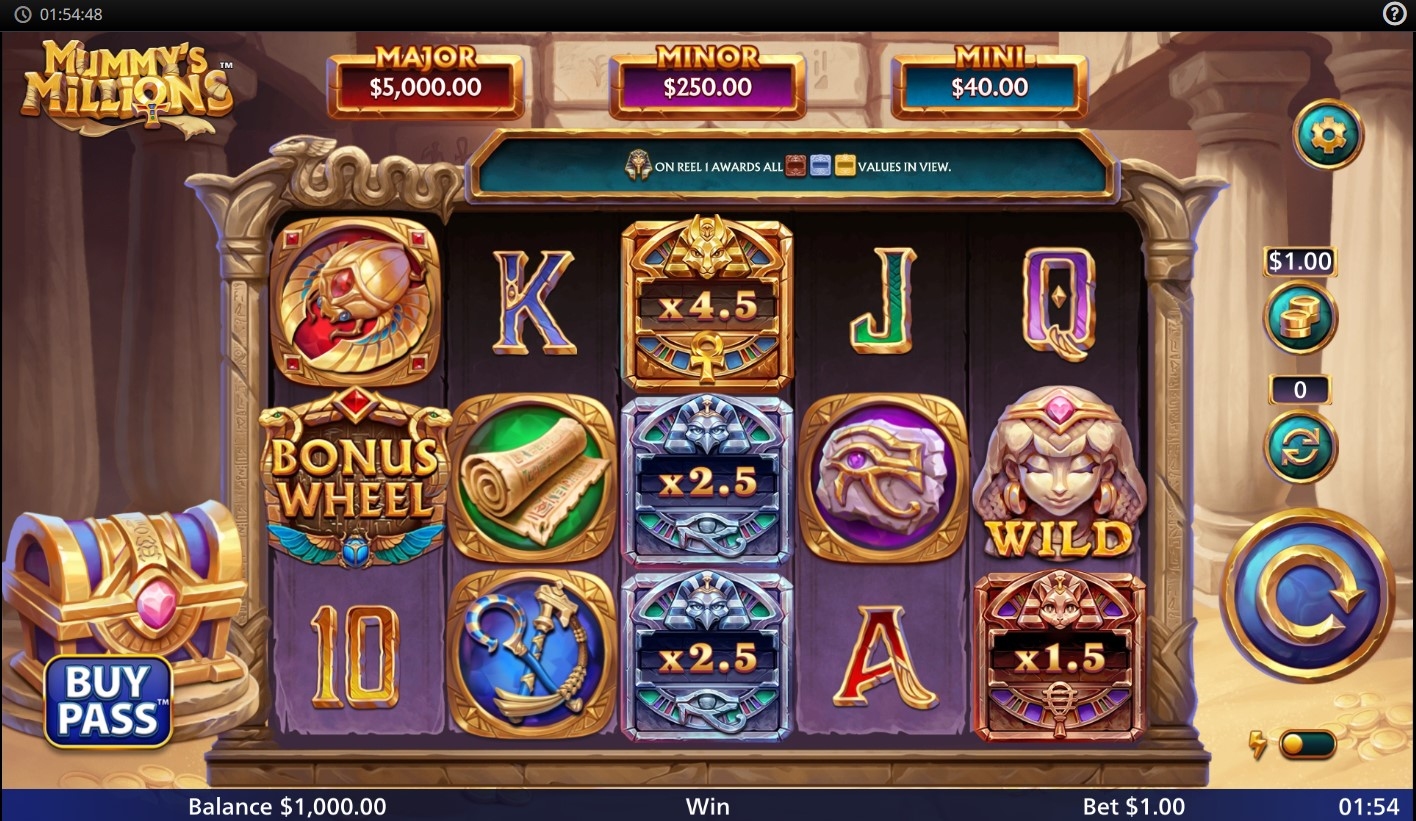Open the gear settings menu

[x=1328, y=134]
